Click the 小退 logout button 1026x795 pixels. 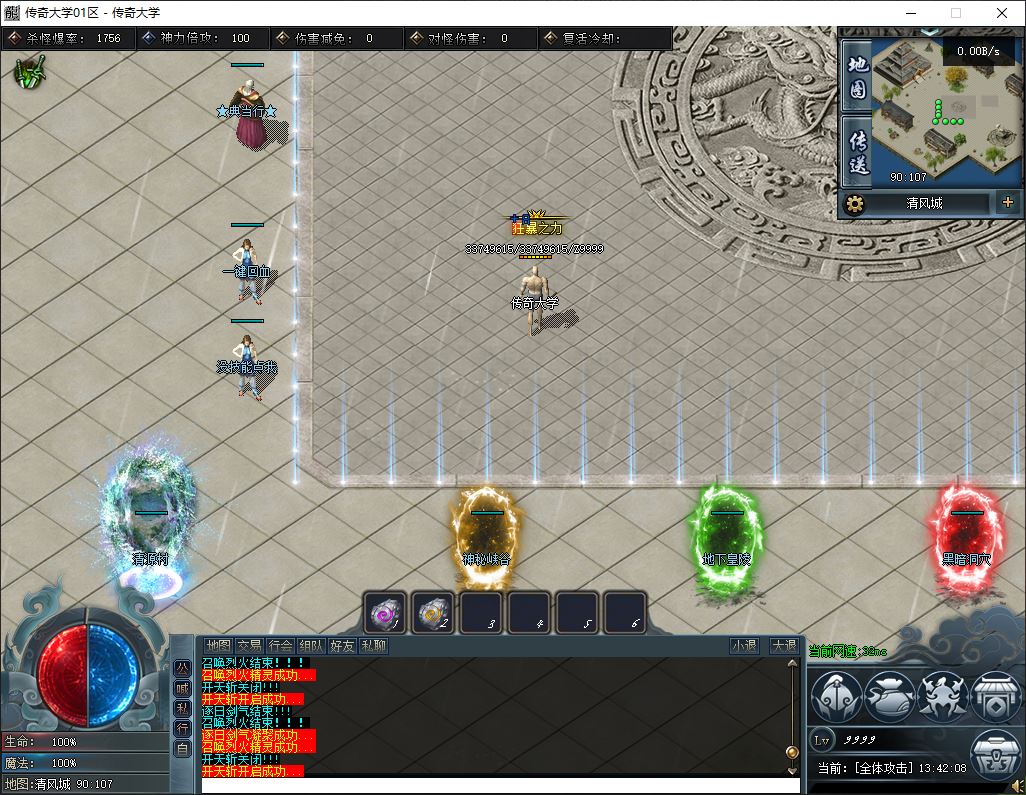click(x=744, y=646)
